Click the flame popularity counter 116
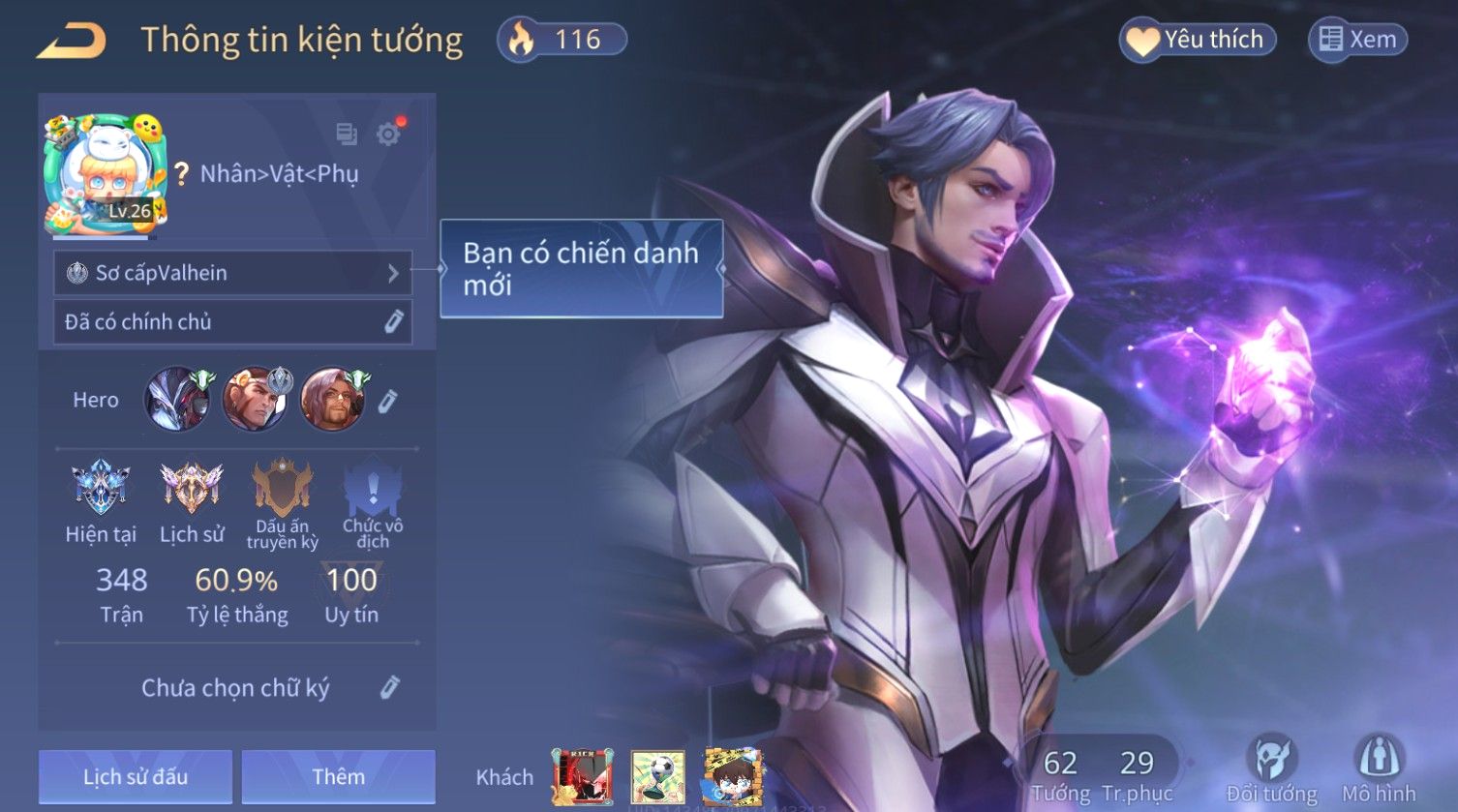The image size is (1458, 812). pos(562,40)
